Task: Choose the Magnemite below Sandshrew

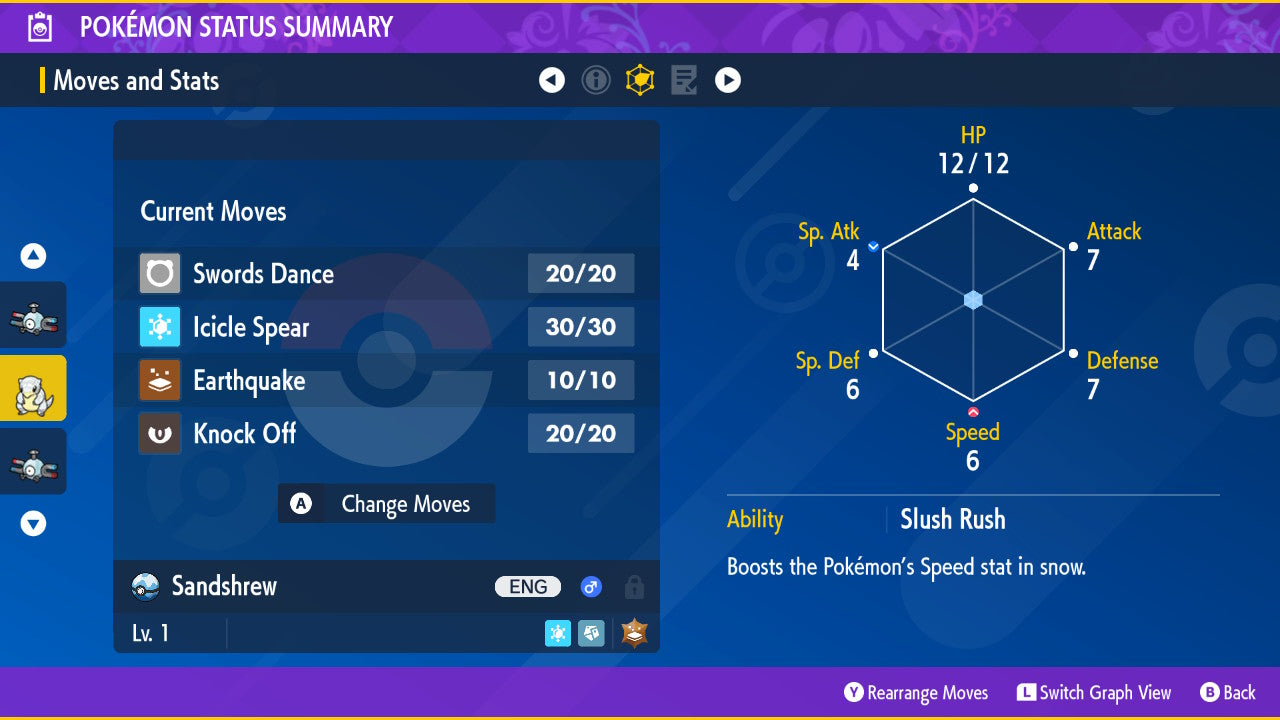Action: [33, 462]
